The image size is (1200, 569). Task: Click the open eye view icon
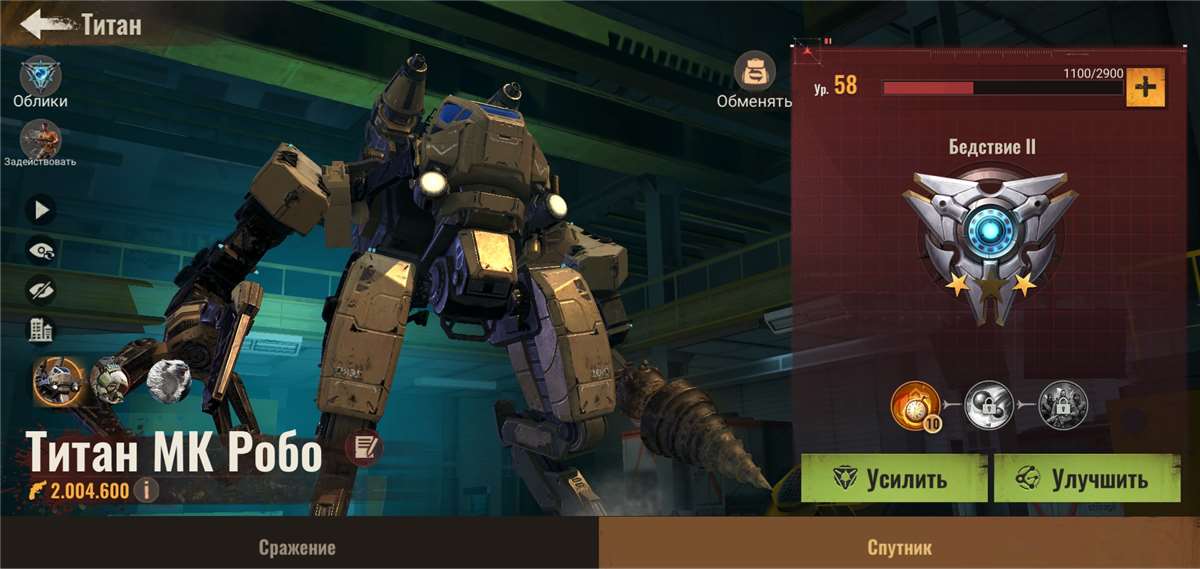41,250
